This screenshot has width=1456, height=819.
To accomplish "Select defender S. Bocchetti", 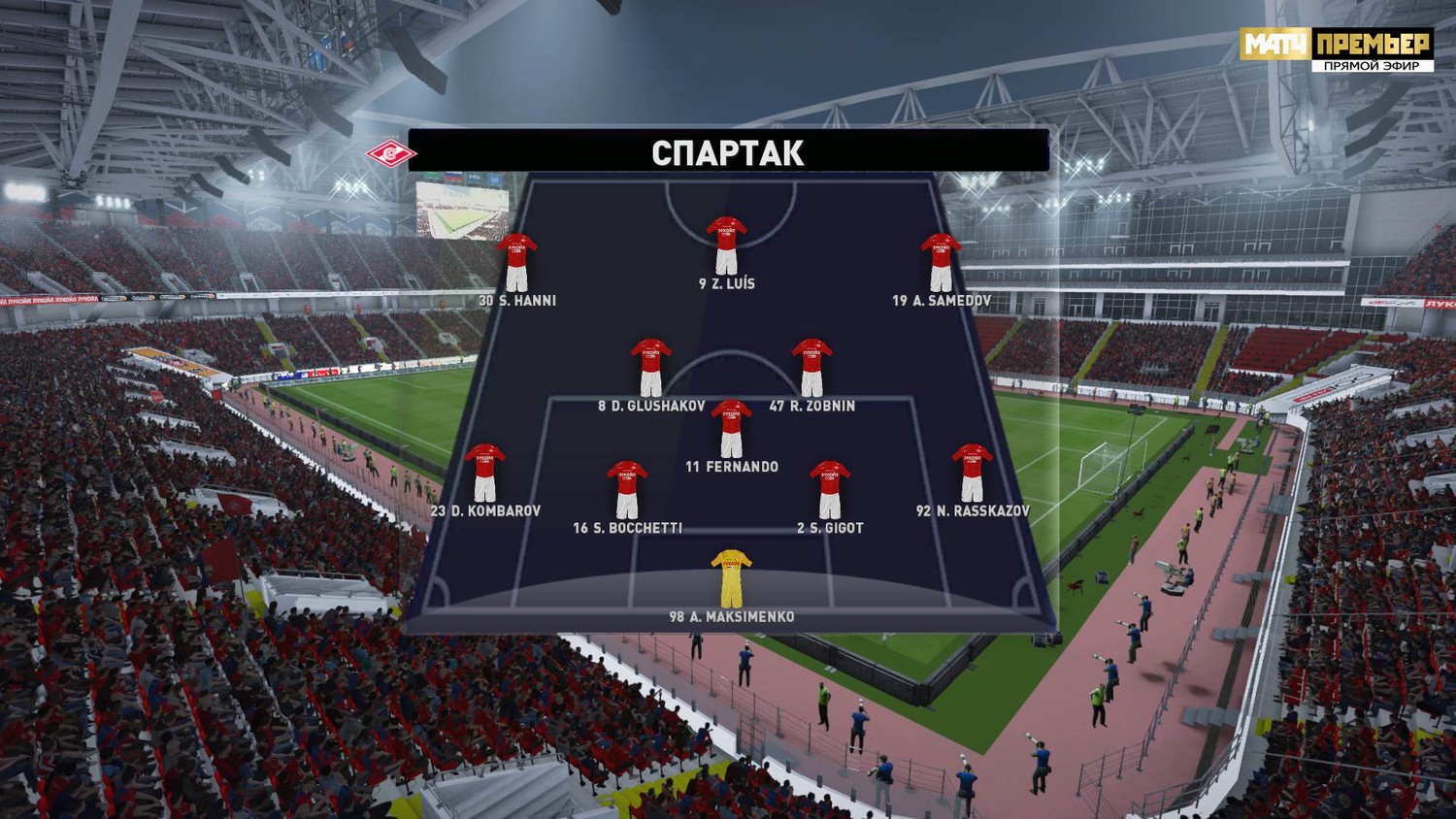I will 627,490.
